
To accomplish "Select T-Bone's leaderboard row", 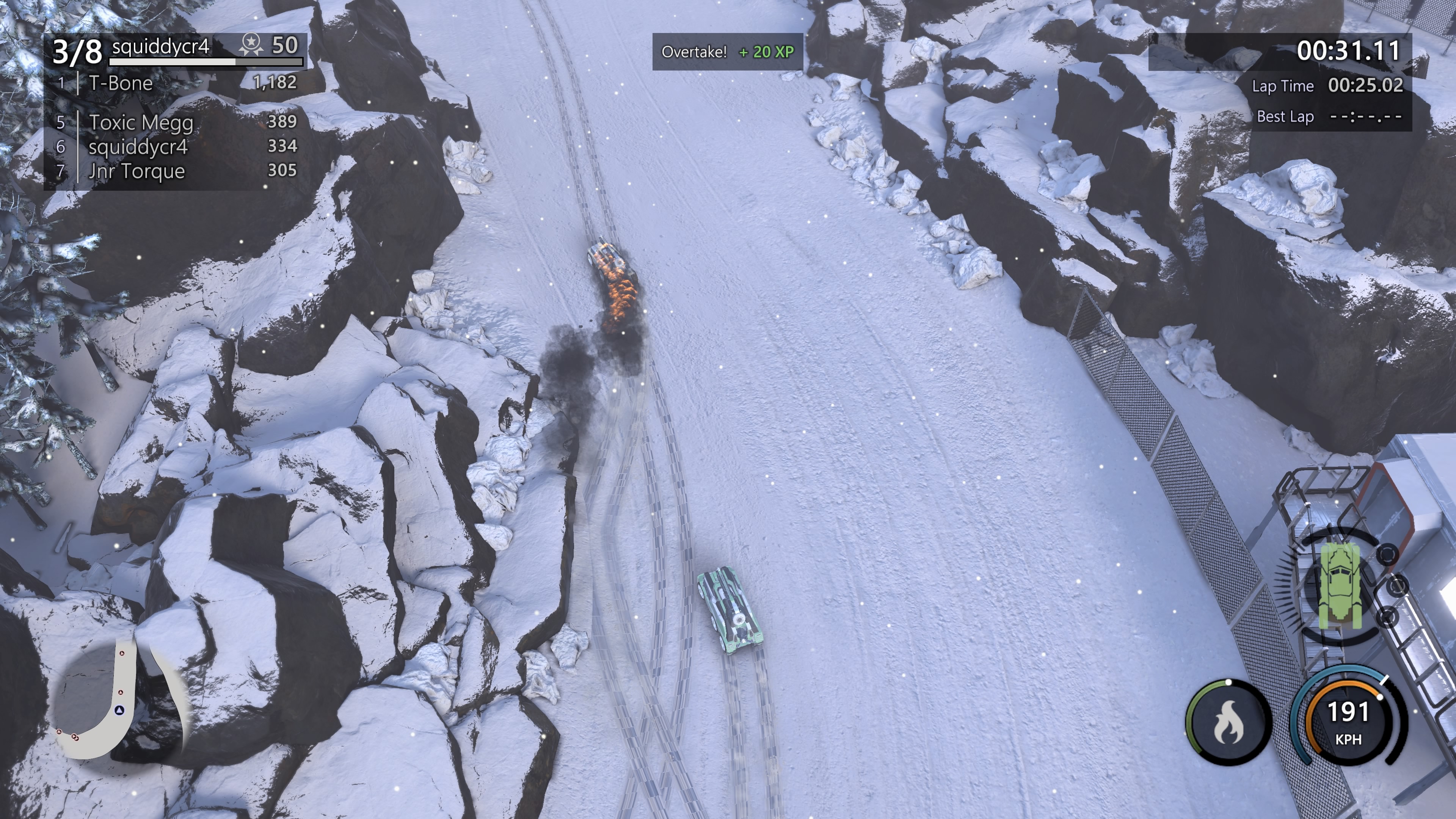I will tap(176, 83).
